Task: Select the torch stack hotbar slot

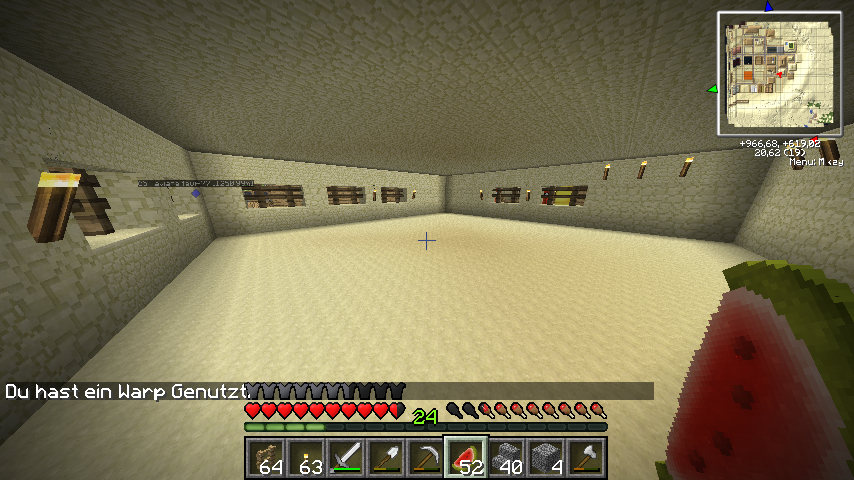Action: tap(306, 457)
